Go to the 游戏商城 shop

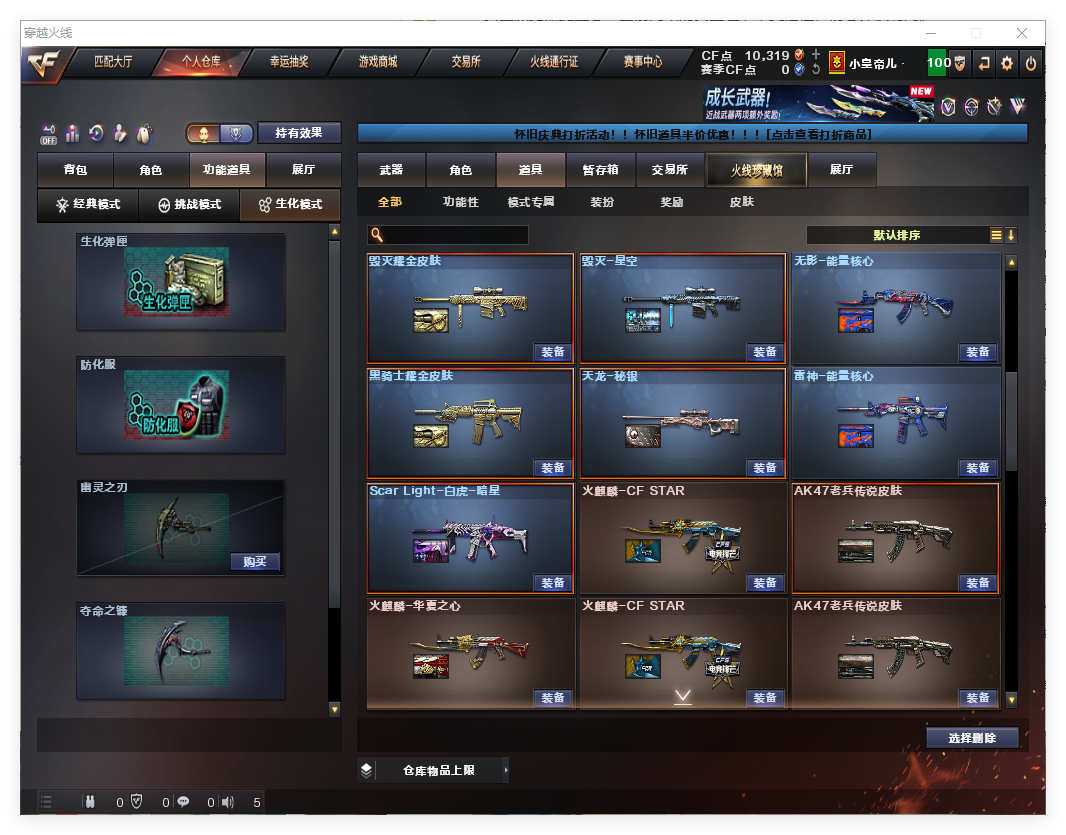pos(378,62)
